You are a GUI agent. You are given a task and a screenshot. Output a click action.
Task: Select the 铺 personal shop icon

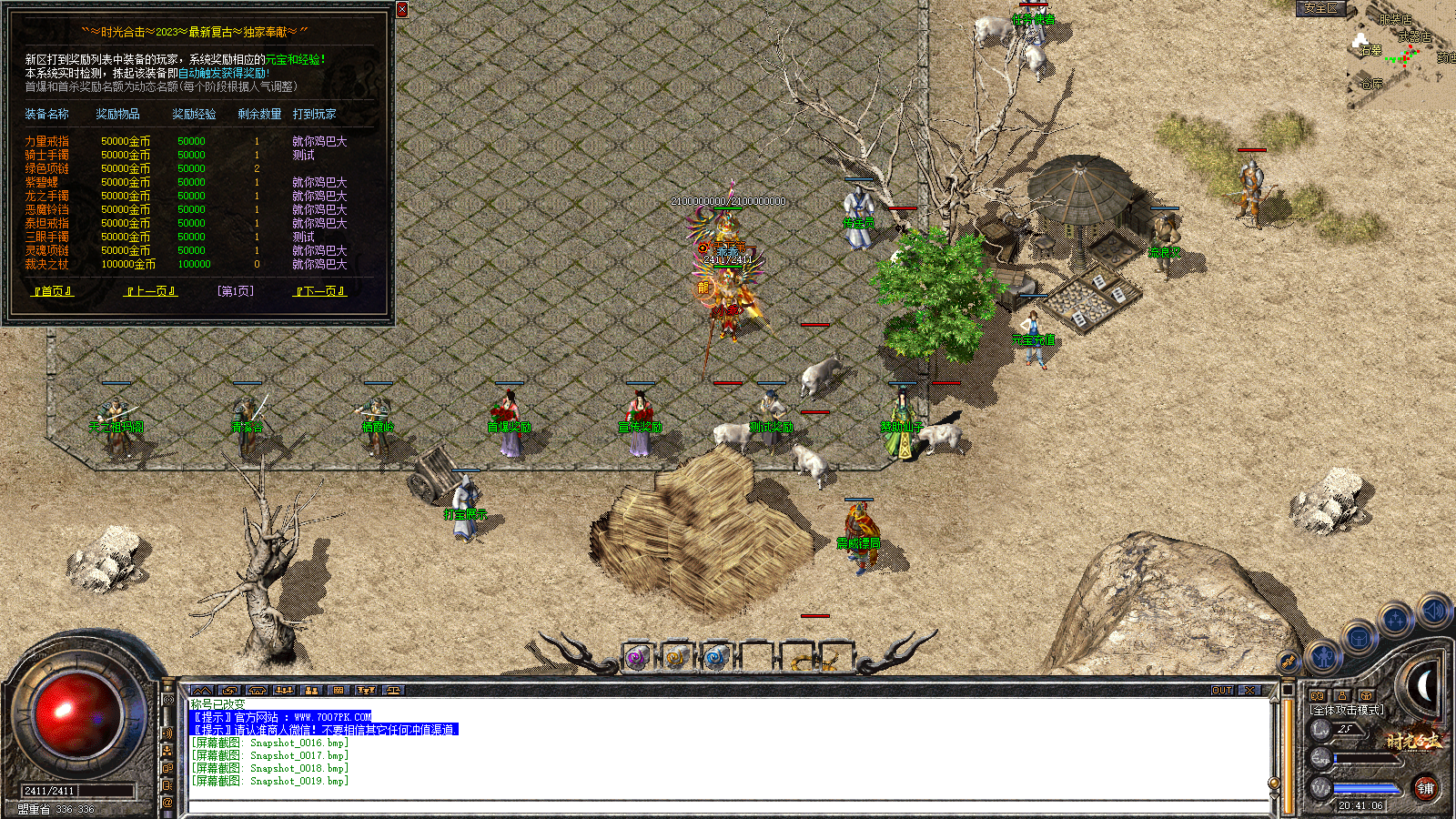tap(1427, 788)
